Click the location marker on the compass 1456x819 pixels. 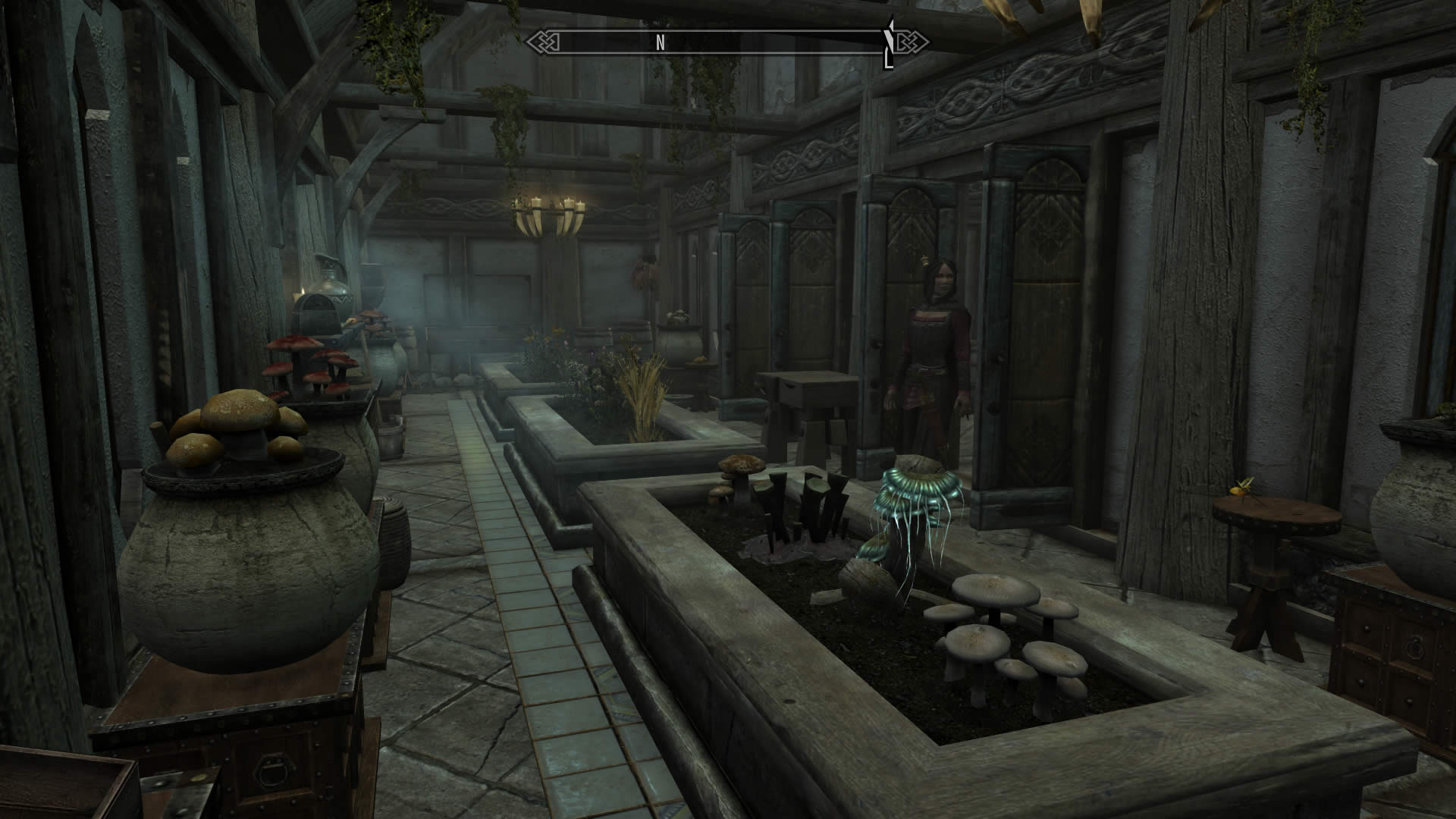click(889, 45)
